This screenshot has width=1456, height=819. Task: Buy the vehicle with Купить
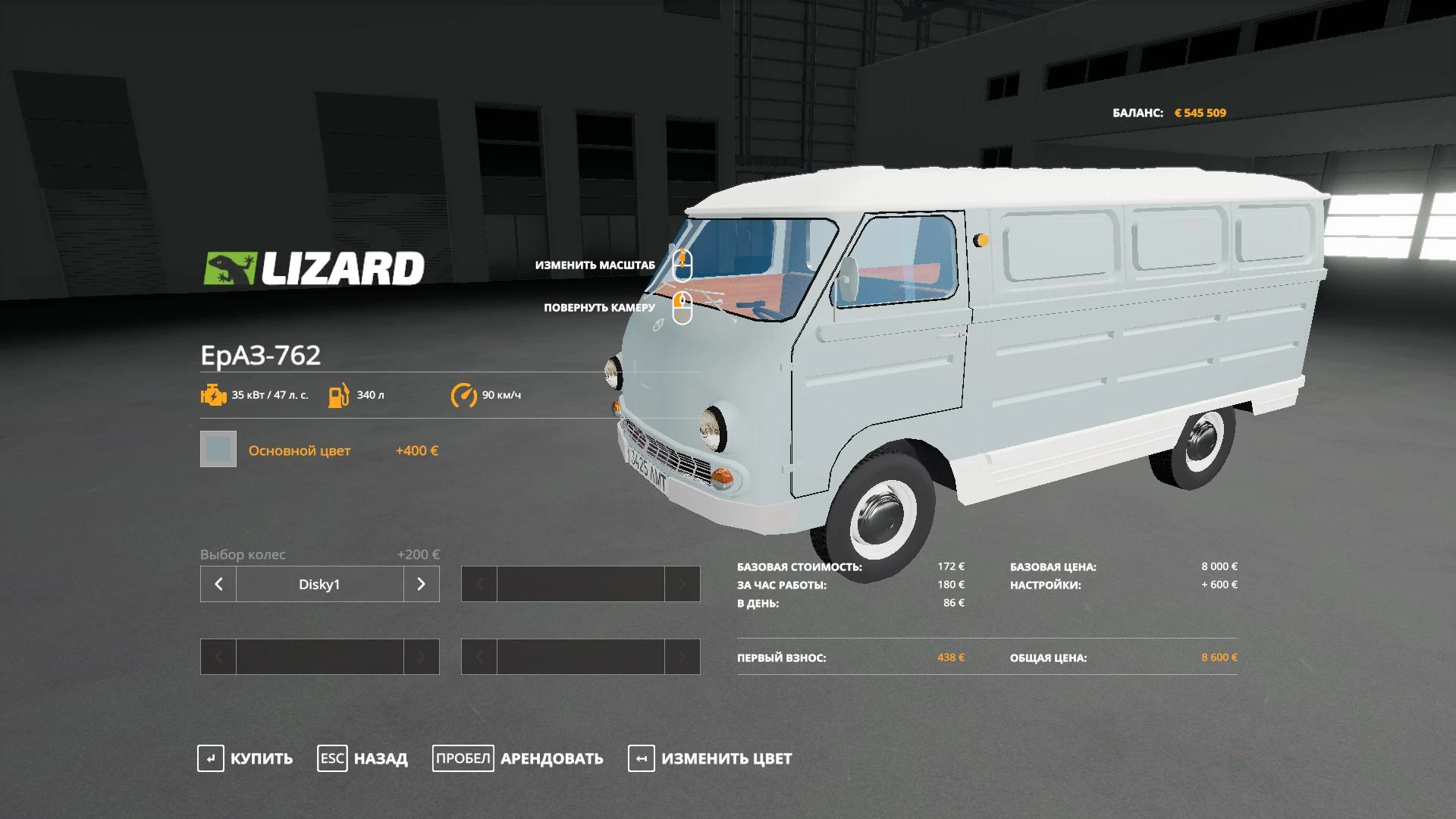tap(245, 758)
